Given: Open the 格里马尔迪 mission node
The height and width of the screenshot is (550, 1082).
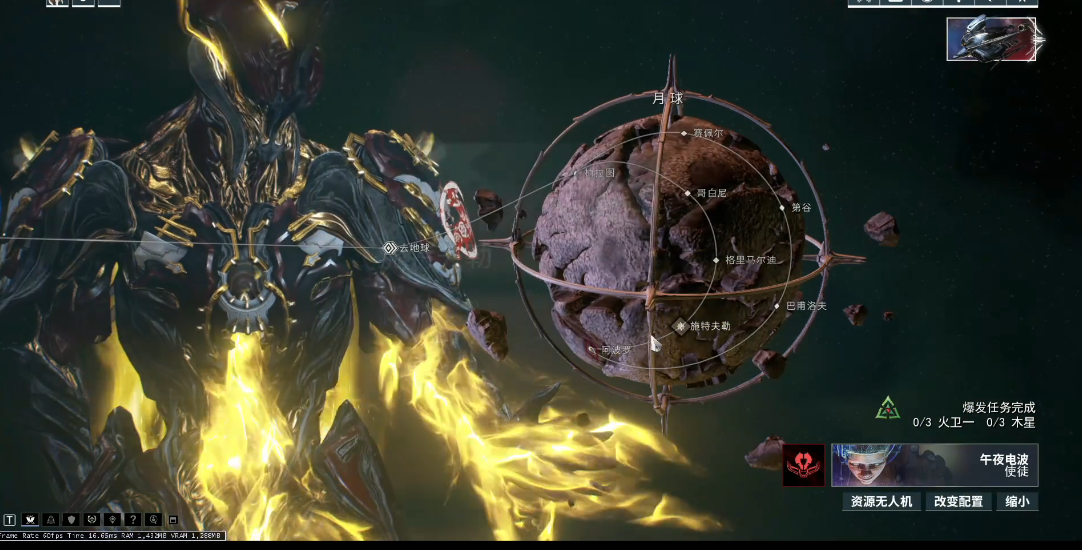Looking at the screenshot, I should (x=716, y=260).
